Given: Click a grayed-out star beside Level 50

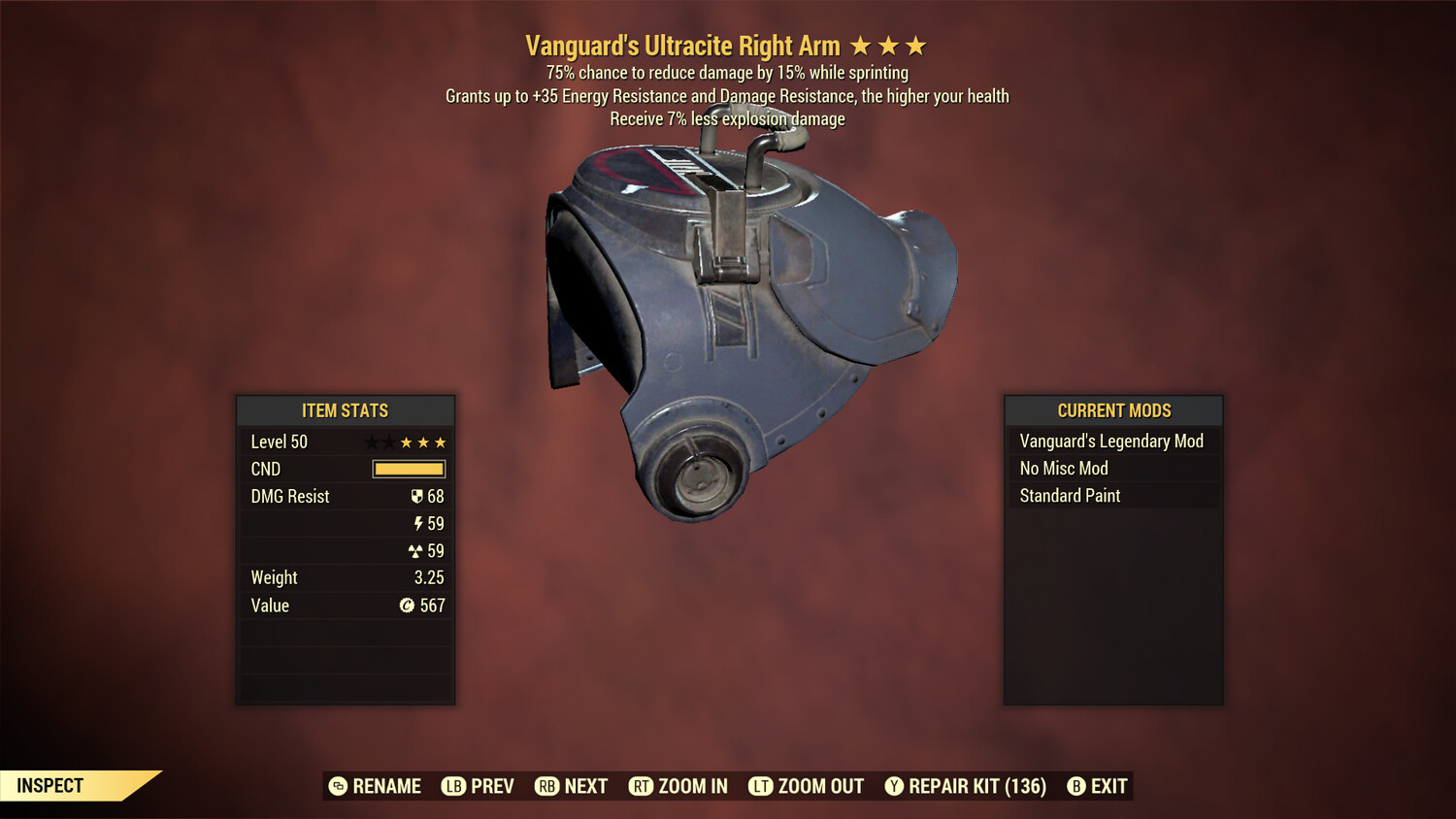Looking at the screenshot, I should click(x=371, y=442).
